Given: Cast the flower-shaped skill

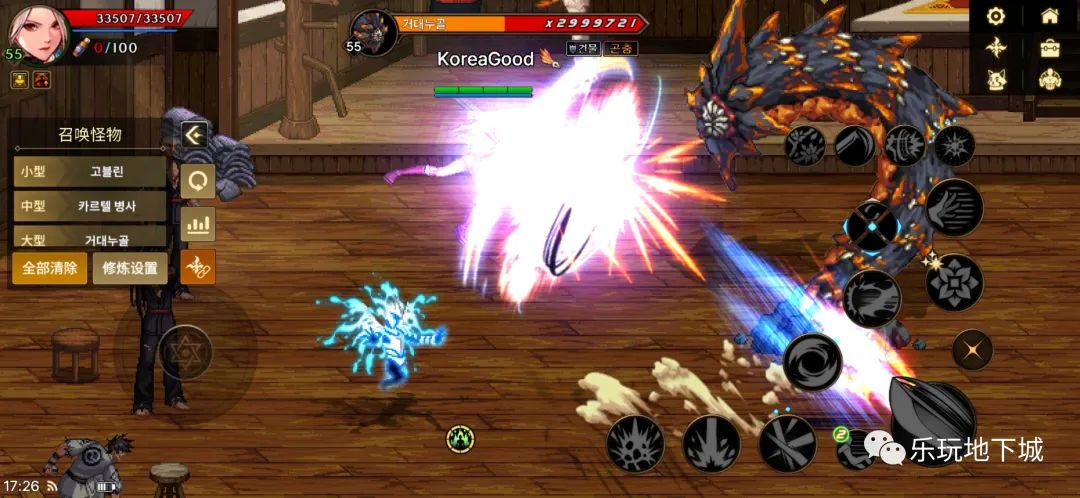Looking at the screenshot, I should point(954,283).
